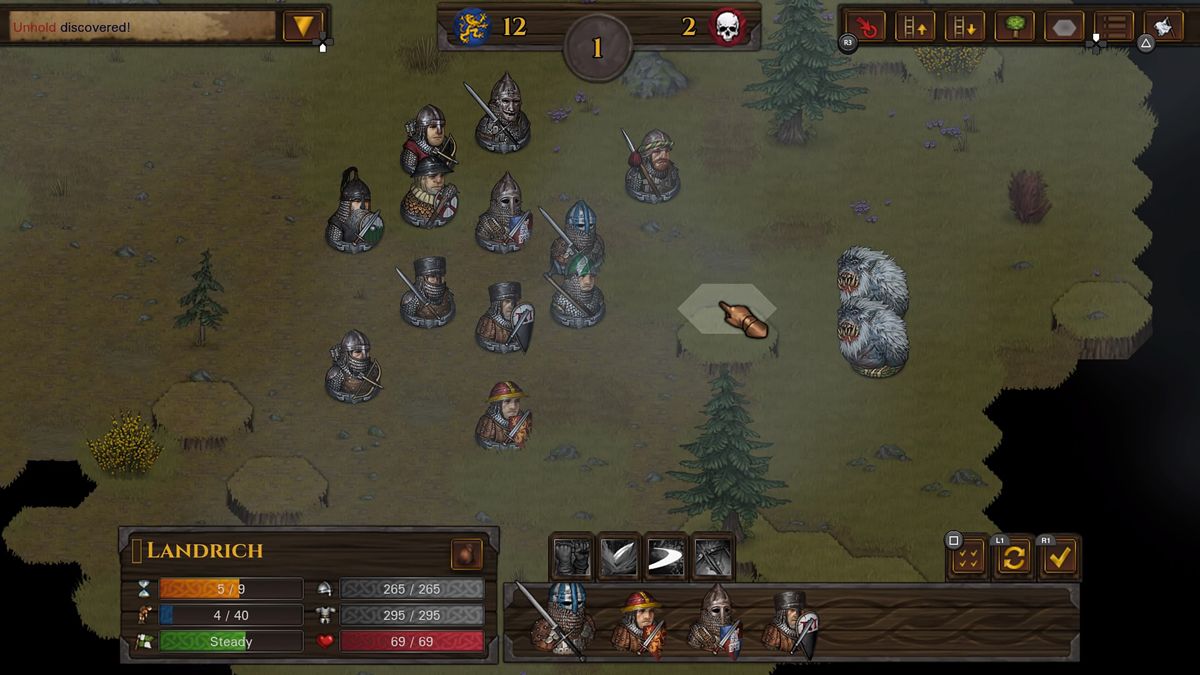Activate the diagonal slash sword skill

click(619, 557)
